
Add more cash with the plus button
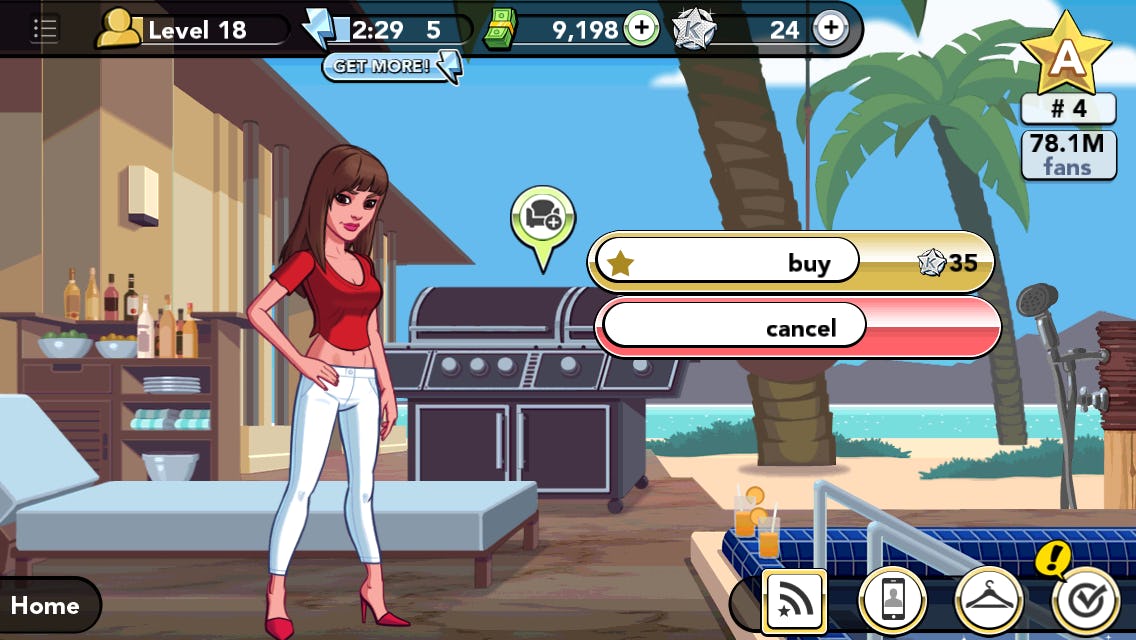tap(641, 29)
